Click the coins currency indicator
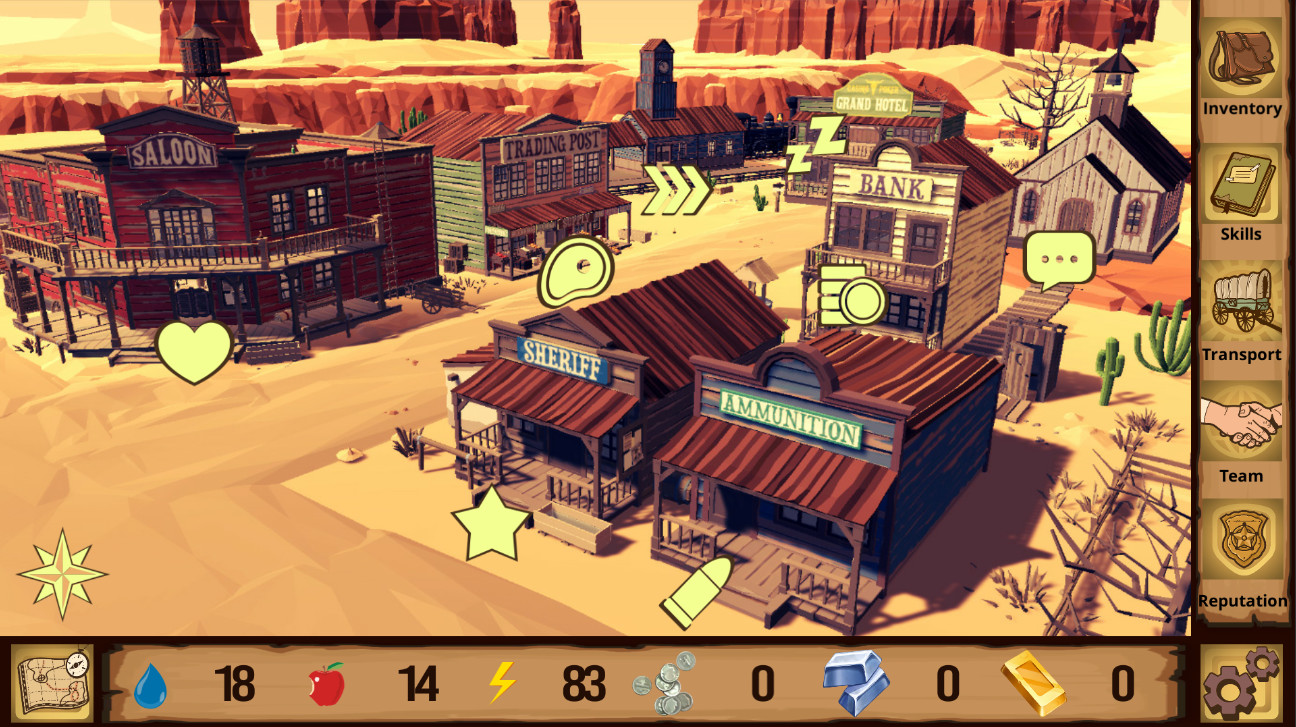The width and height of the screenshot is (1296, 727). (x=665, y=684)
